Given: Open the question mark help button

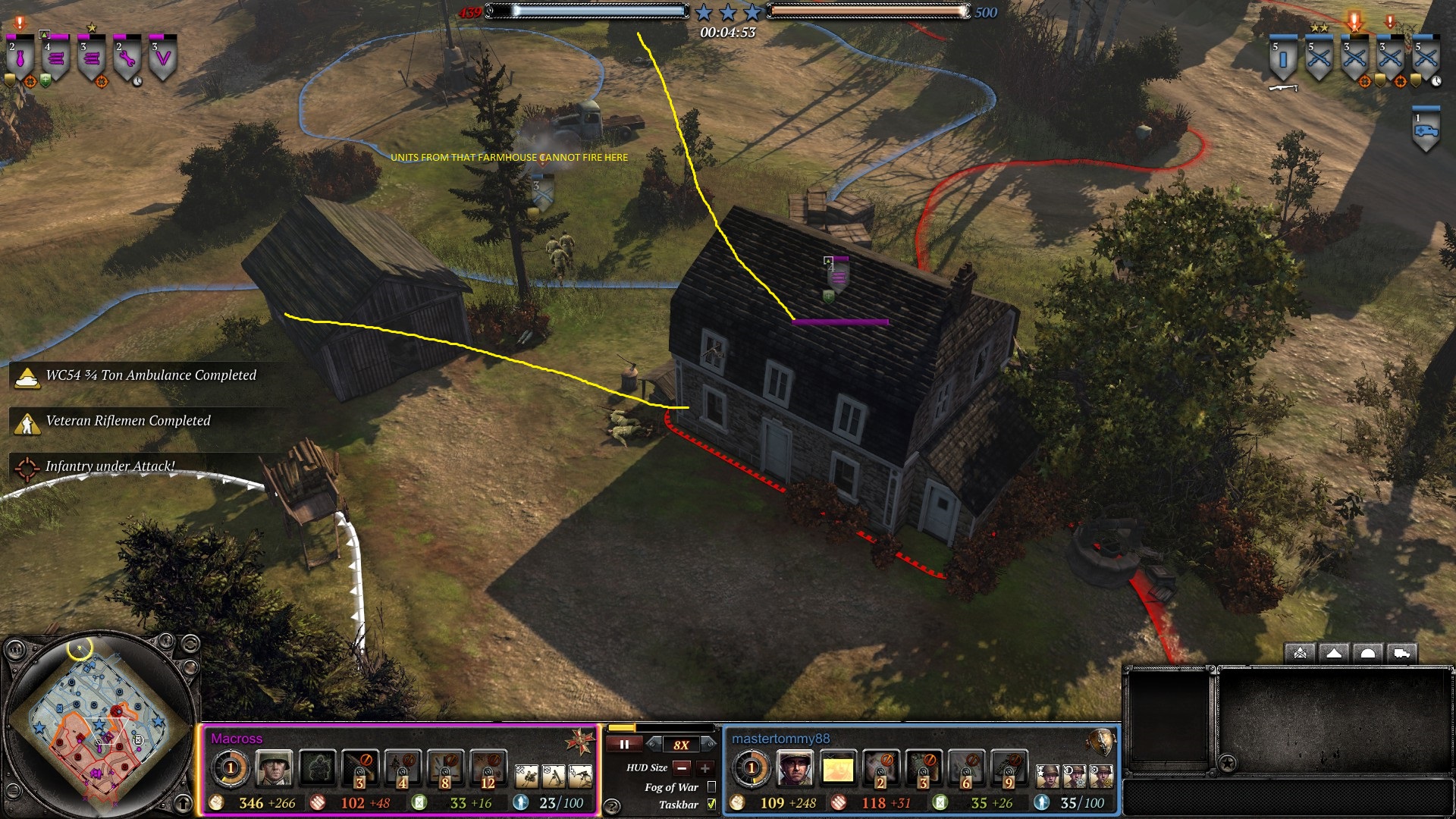Looking at the screenshot, I should point(612,806).
